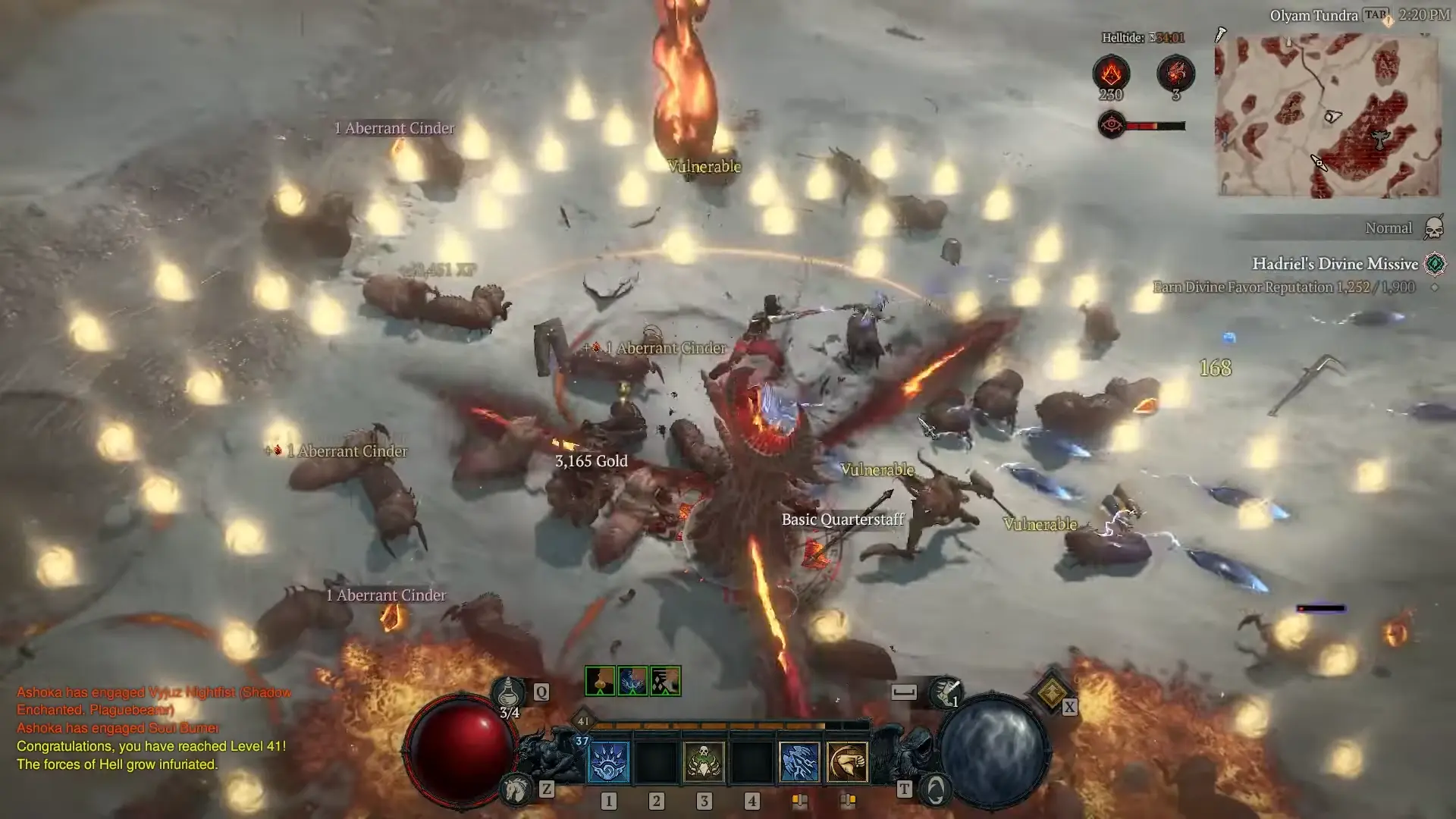Use the healing potion flask

point(509,692)
